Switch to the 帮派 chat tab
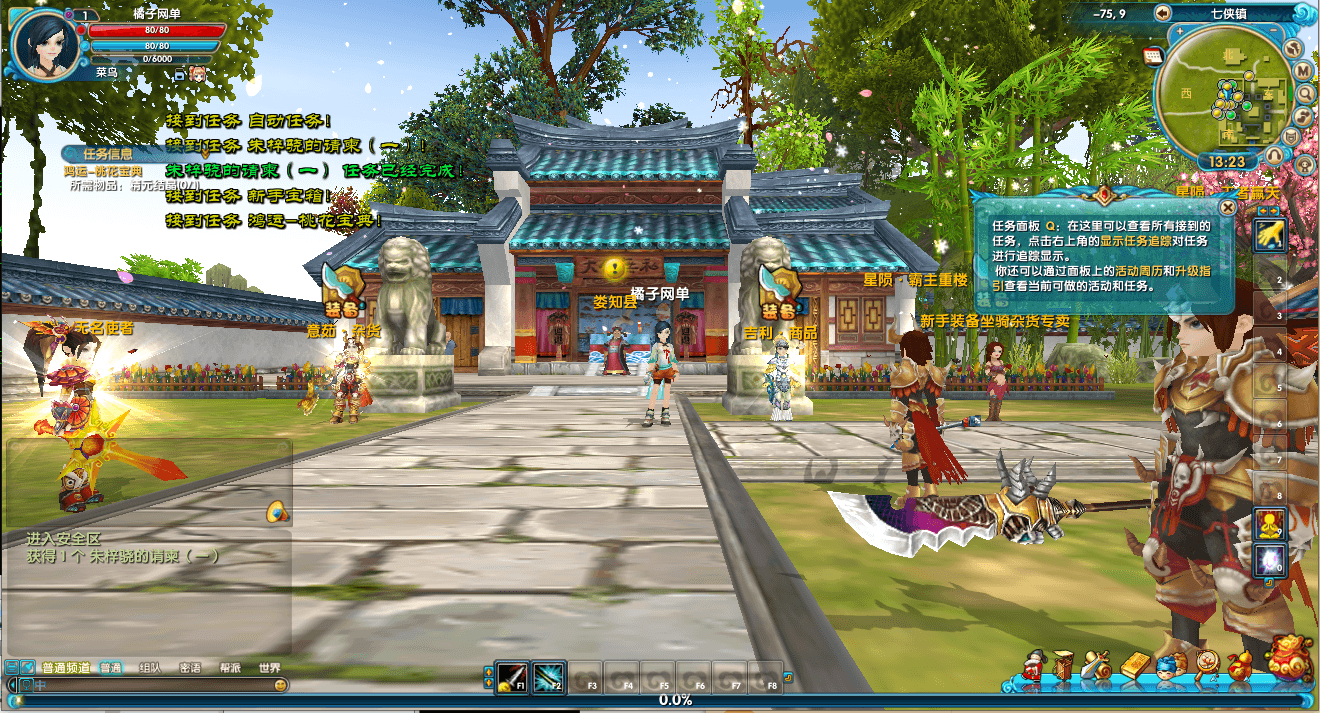This screenshot has height=713, width=1320. click(x=230, y=668)
